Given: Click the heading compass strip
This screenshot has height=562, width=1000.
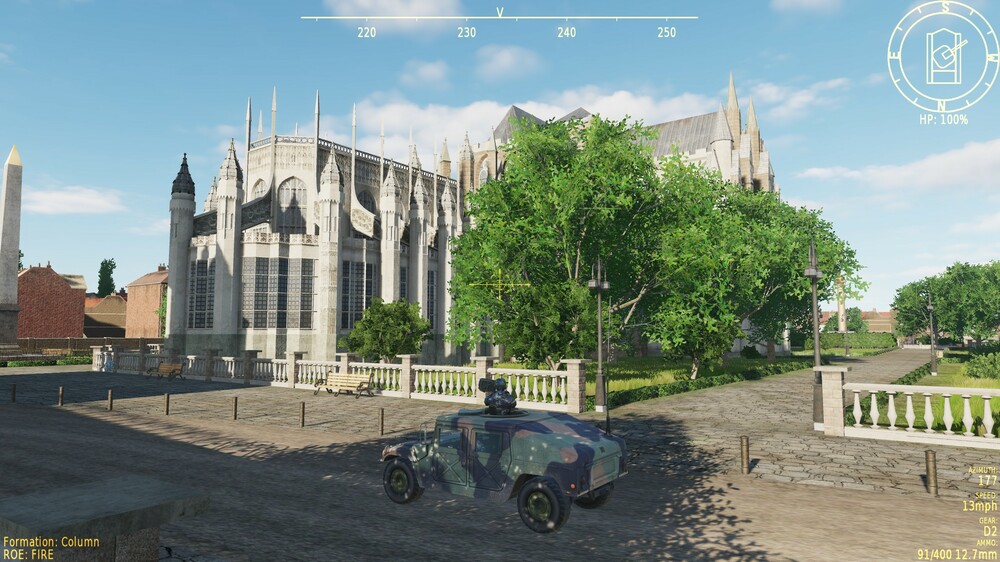Looking at the screenshot, I should point(499,24).
